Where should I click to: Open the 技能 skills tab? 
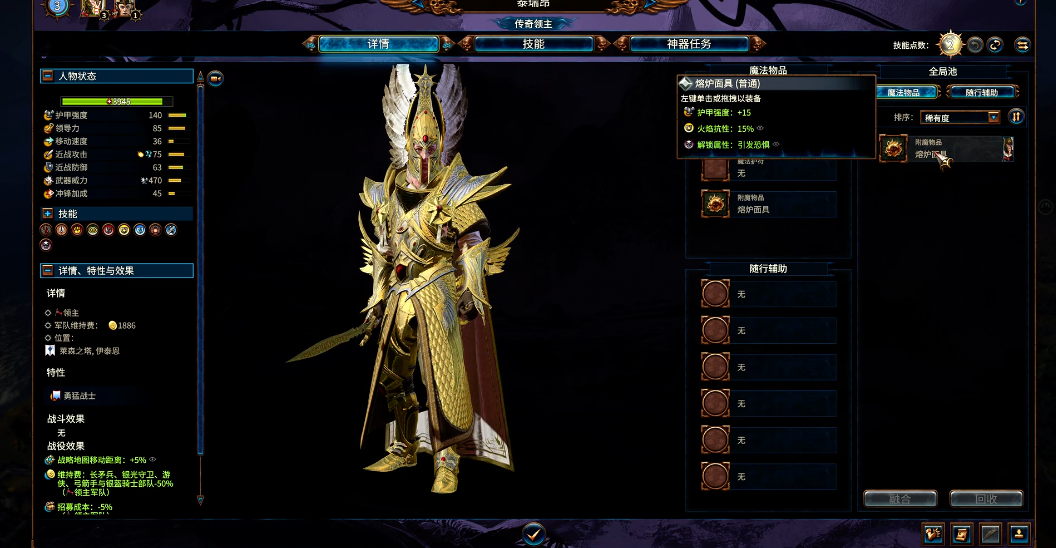point(533,44)
